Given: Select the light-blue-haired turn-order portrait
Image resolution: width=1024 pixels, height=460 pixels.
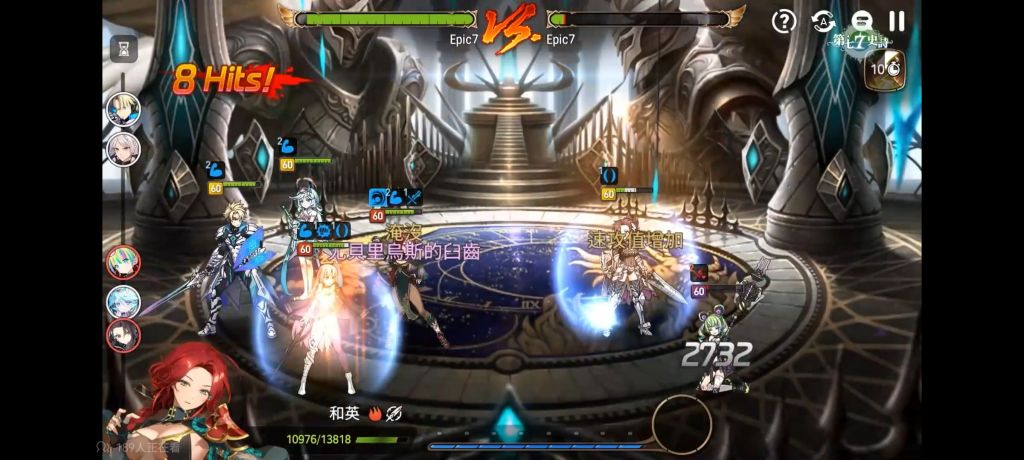Looking at the screenshot, I should coord(123,300).
